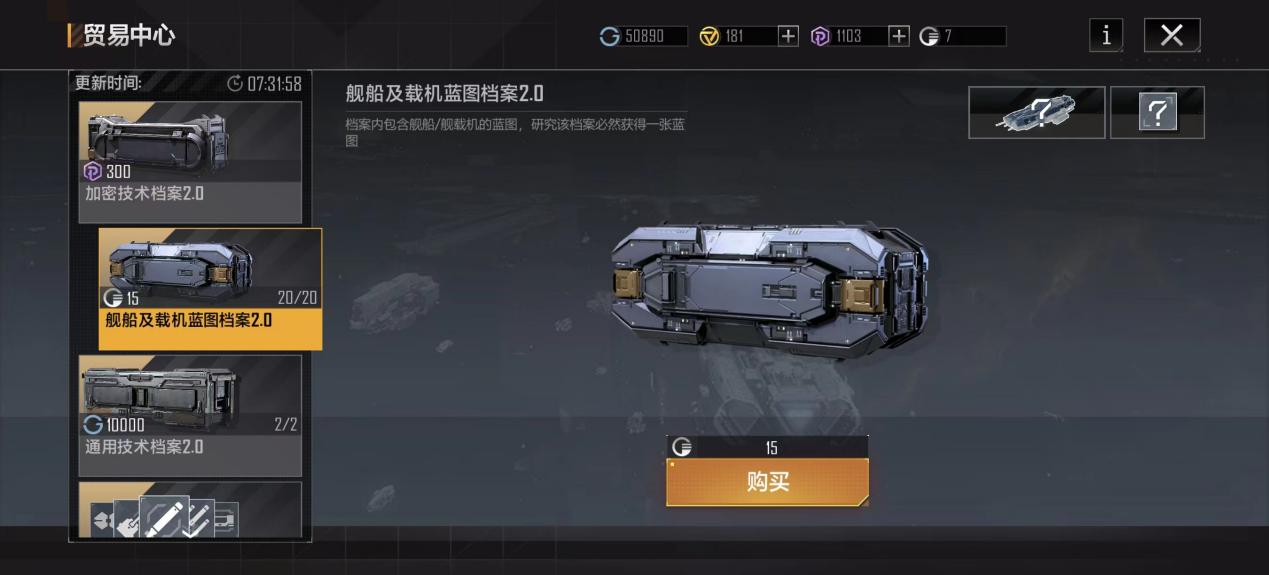1269x575 pixels.
Task: Select the 加密技术档案2.0 item costing 300
Action: click(190, 161)
